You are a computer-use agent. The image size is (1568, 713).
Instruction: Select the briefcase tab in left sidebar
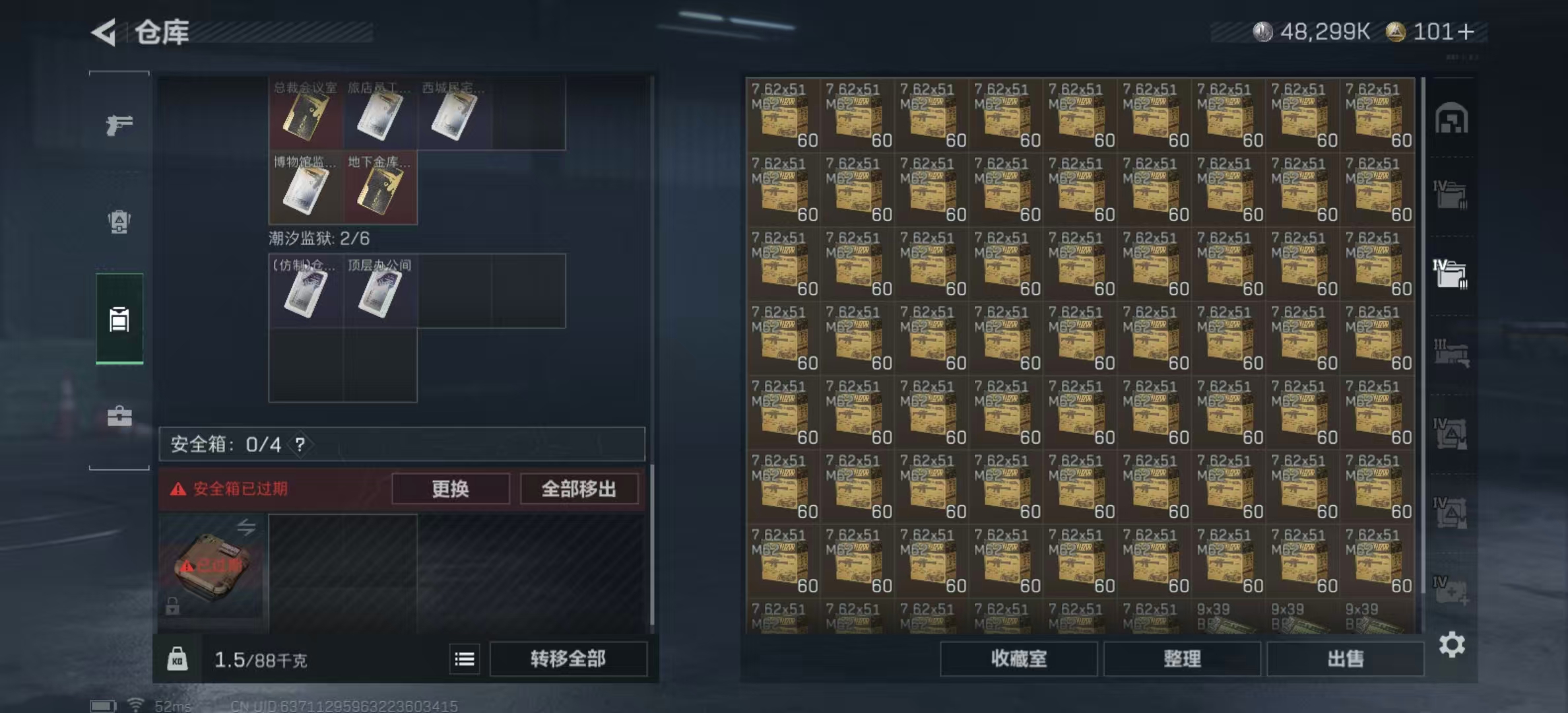[x=119, y=415]
